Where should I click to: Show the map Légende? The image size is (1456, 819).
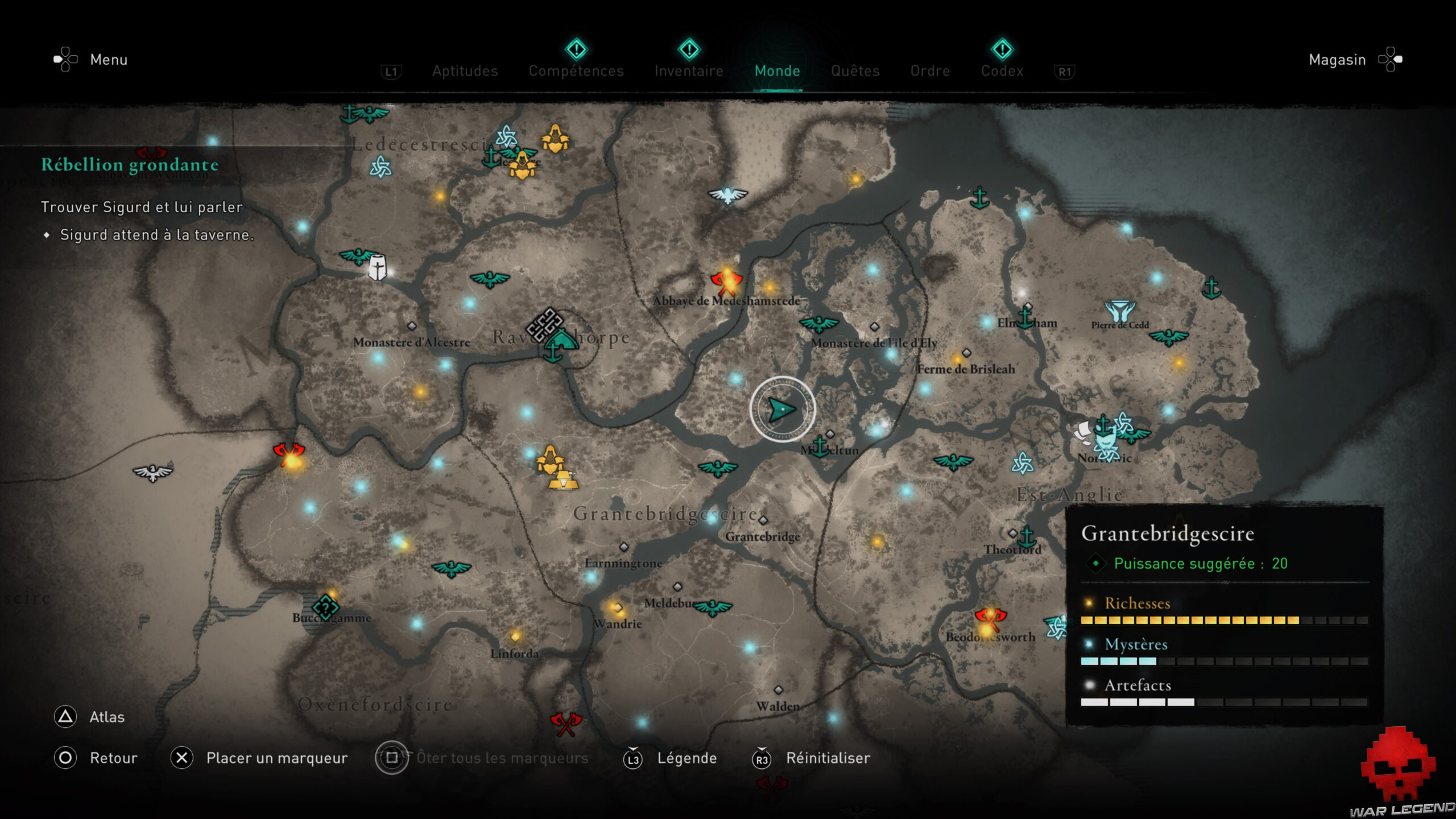click(x=687, y=758)
